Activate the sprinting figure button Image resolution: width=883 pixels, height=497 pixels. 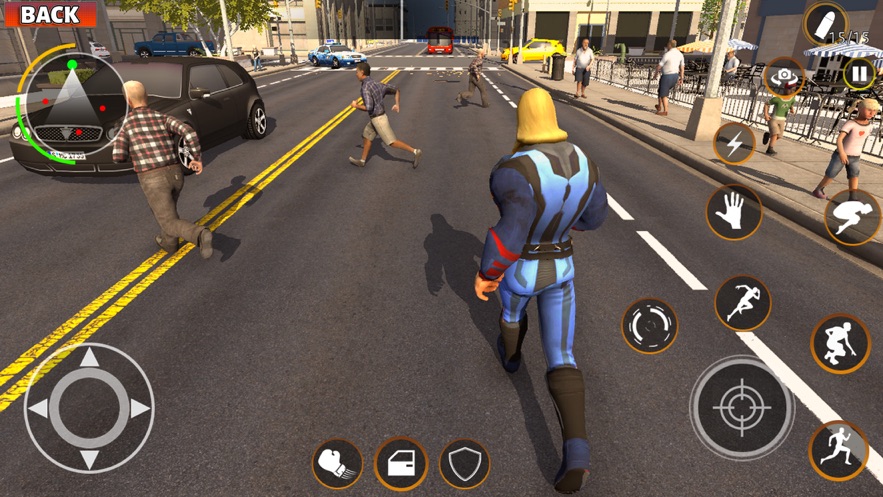point(742,302)
